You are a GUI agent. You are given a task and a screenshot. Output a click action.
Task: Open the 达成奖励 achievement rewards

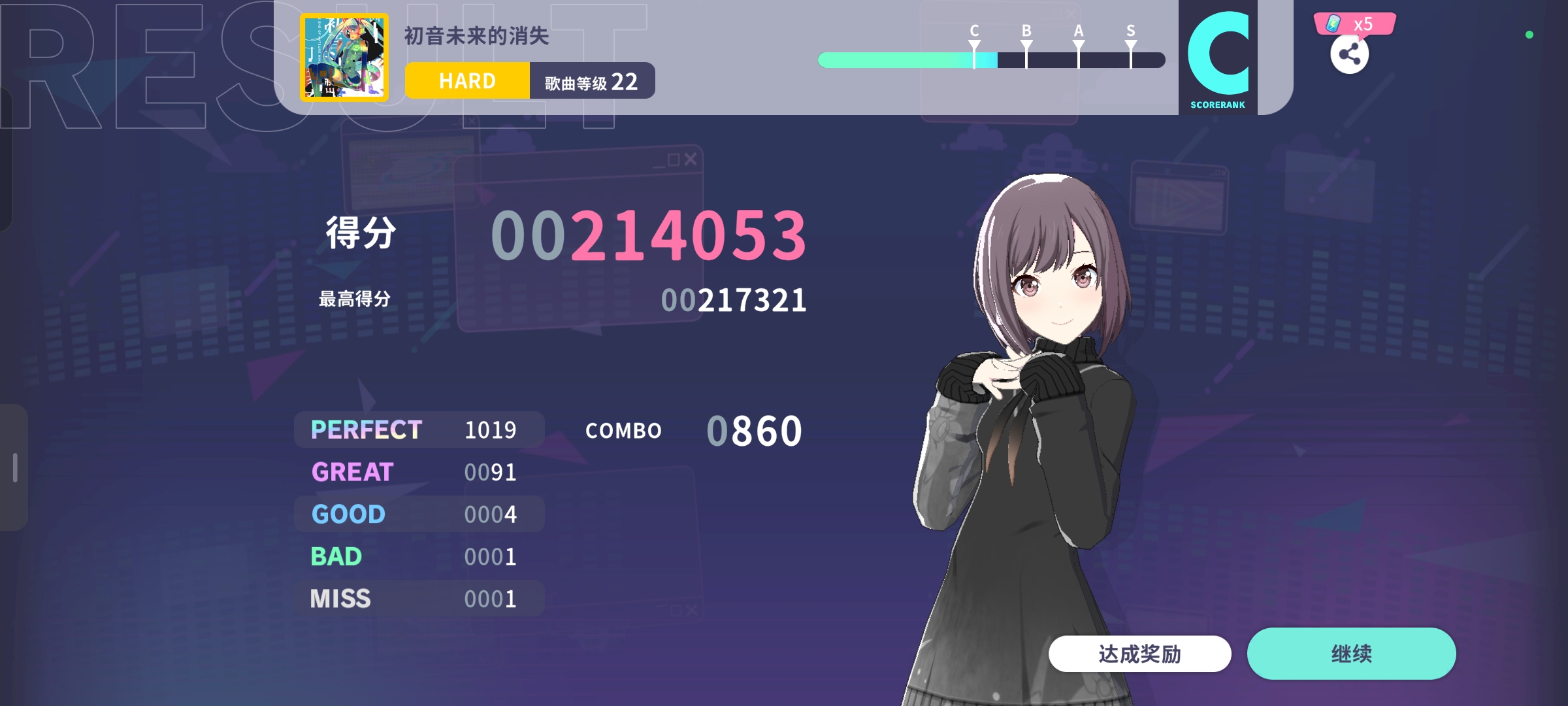[x=1139, y=653]
